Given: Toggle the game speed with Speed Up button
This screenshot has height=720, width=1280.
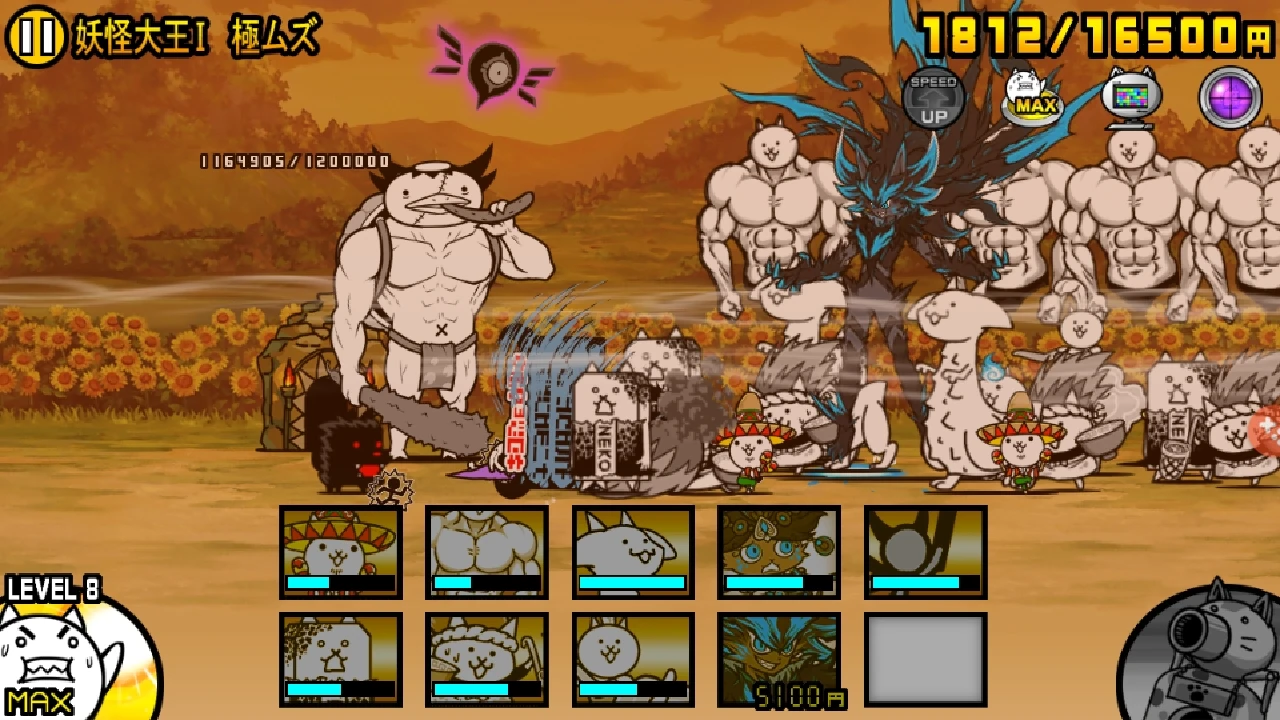Looking at the screenshot, I should (932, 95).
